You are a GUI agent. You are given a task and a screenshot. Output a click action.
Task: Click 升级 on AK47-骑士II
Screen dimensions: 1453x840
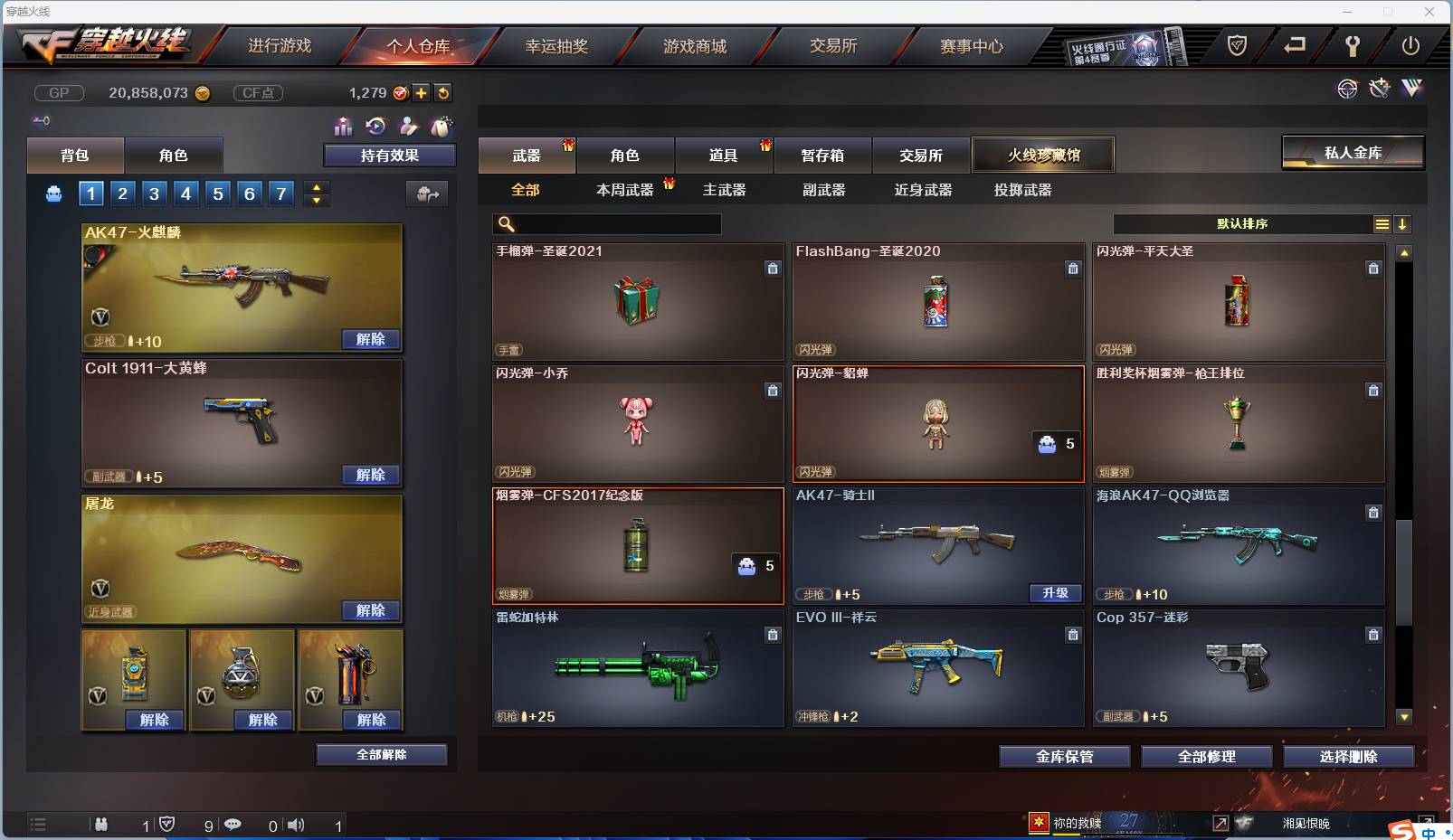(x=1056, y=594)
